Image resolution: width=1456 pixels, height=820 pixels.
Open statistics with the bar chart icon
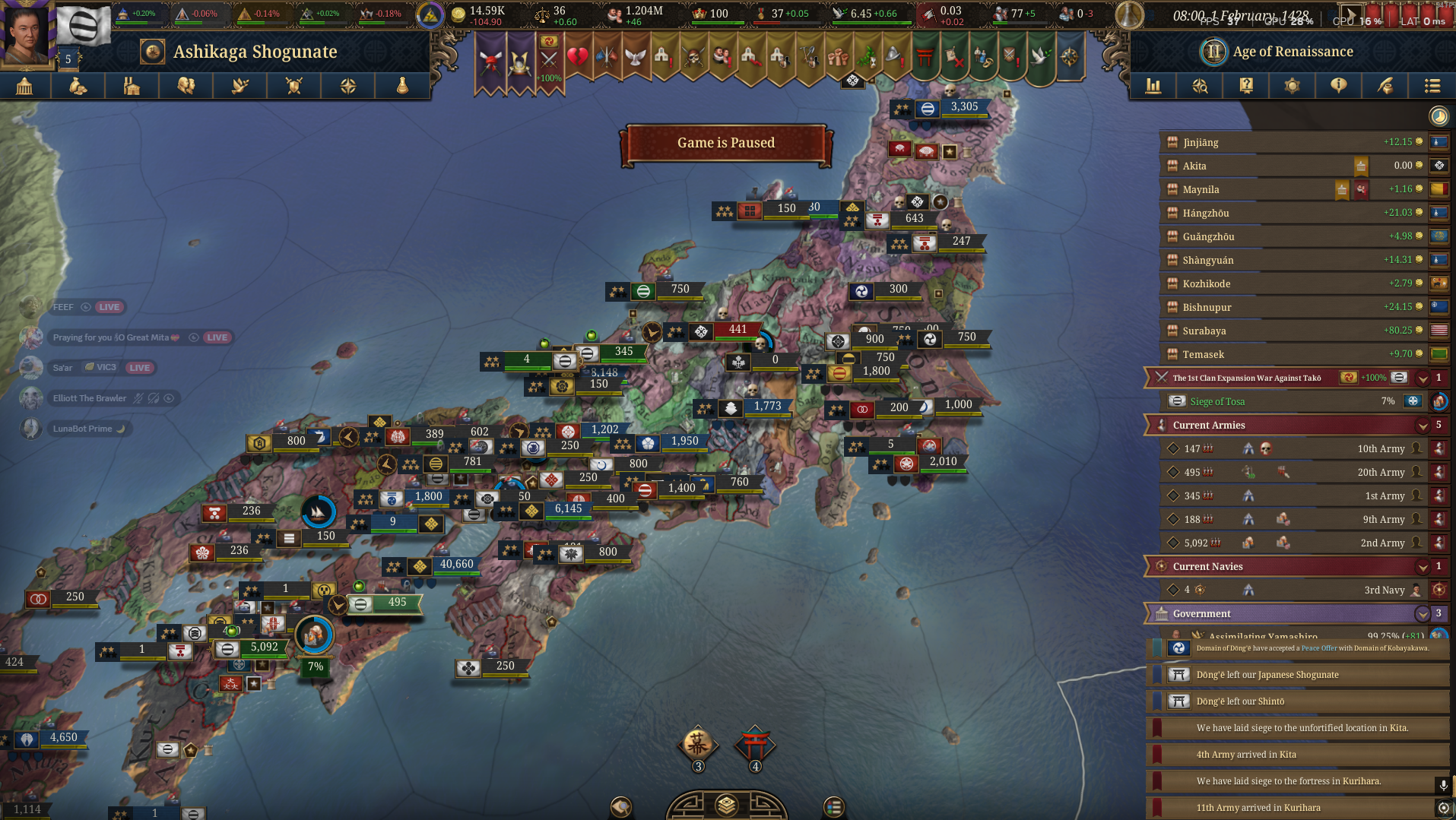click(1153, 86)
